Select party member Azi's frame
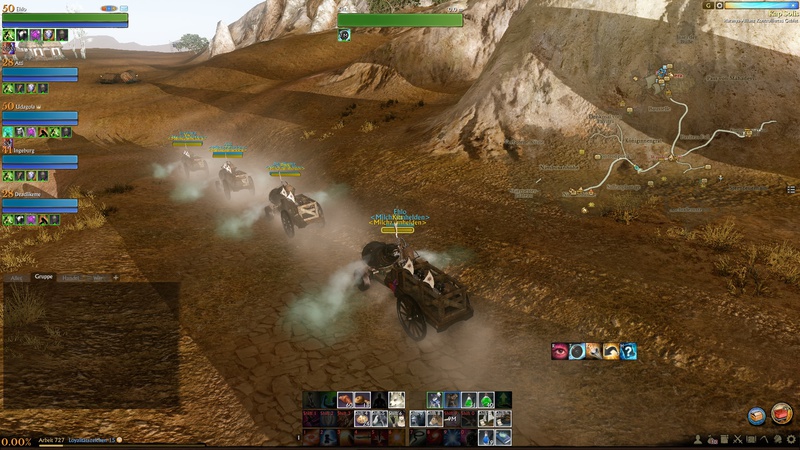800x450 pixels. [40, 73]
